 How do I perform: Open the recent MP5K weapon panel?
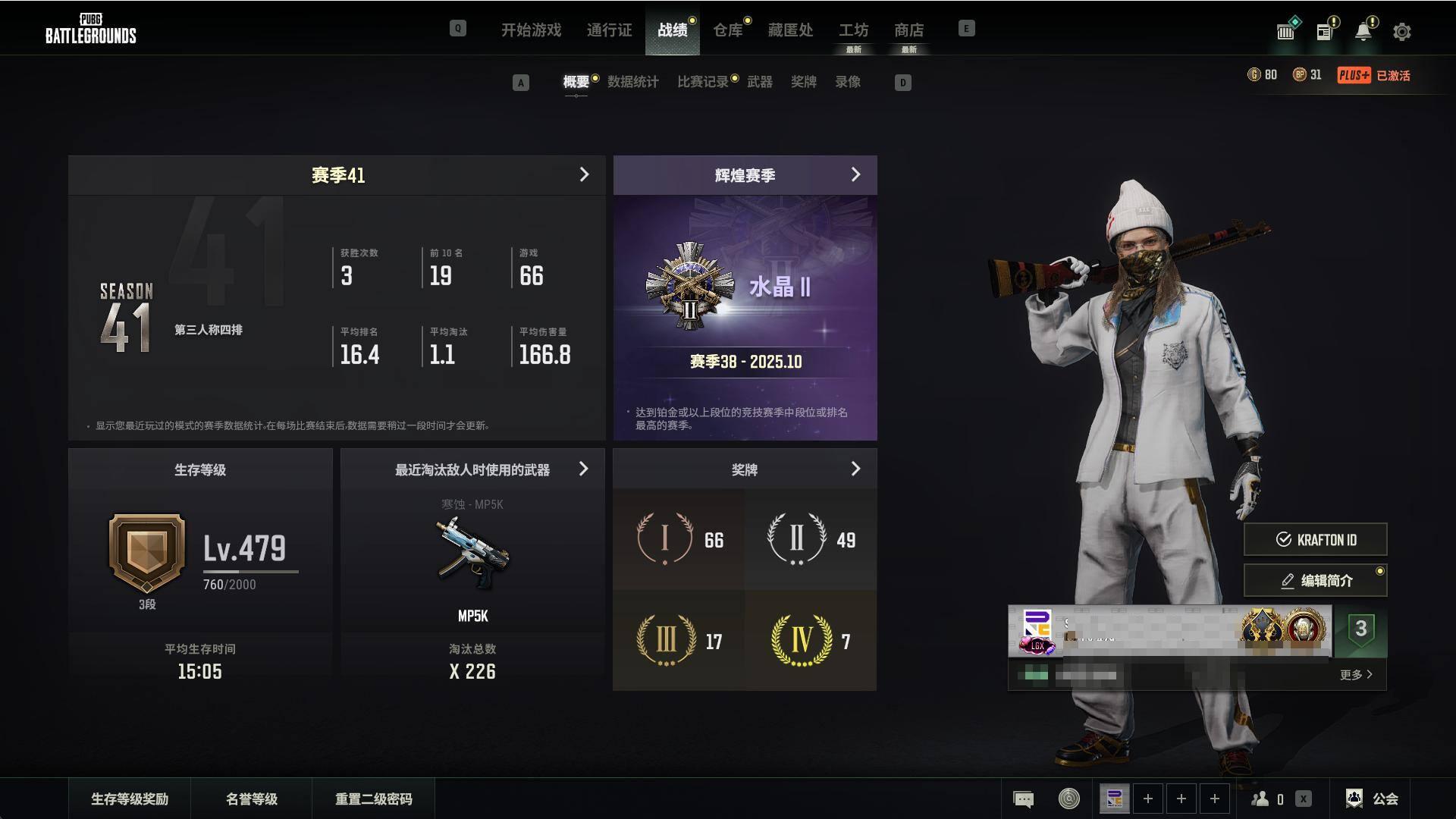point(583,469)
